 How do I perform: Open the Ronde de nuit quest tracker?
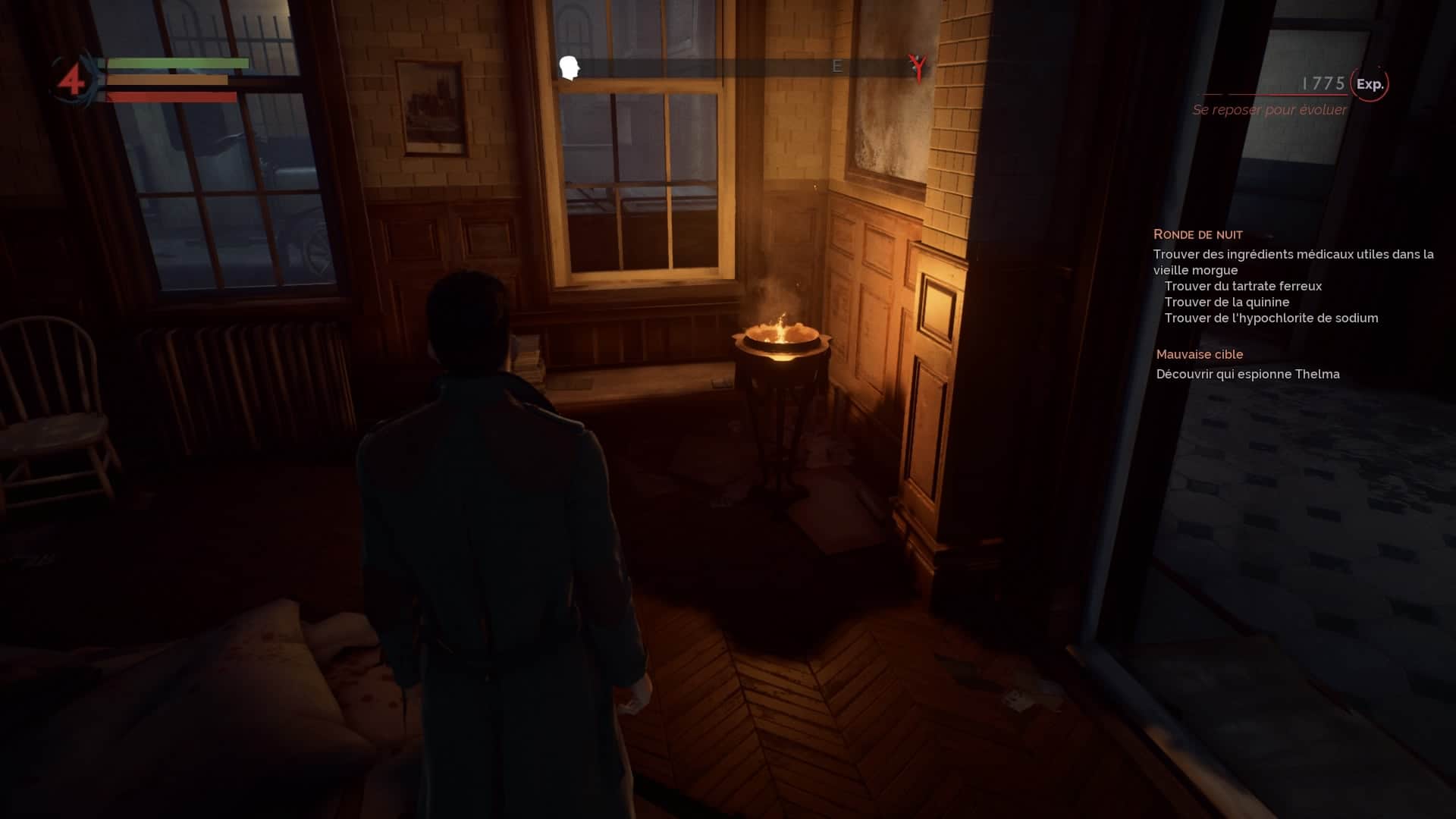click(1197, 234)
